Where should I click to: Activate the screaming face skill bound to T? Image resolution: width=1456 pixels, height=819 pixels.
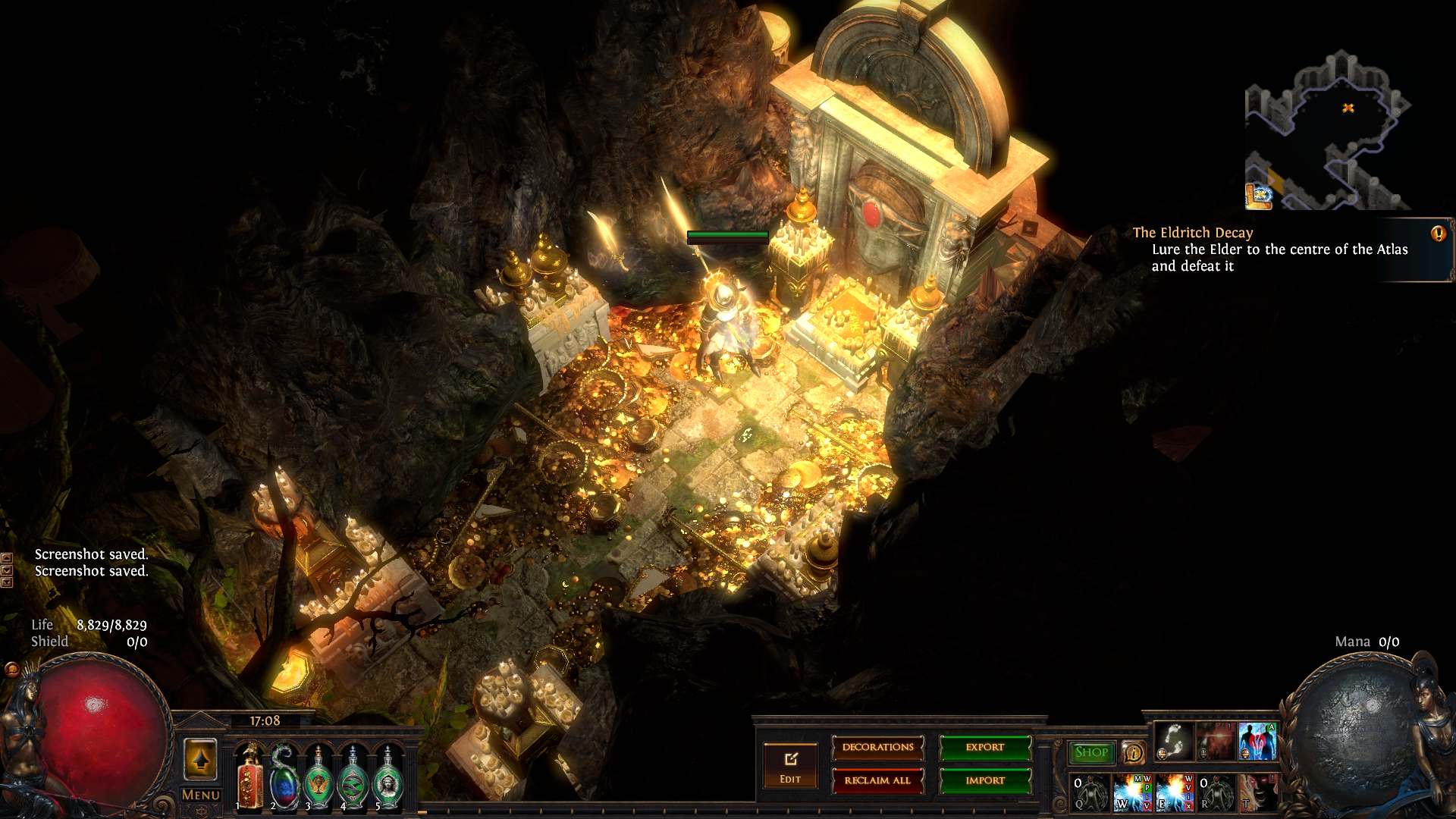pos(1257,792)
